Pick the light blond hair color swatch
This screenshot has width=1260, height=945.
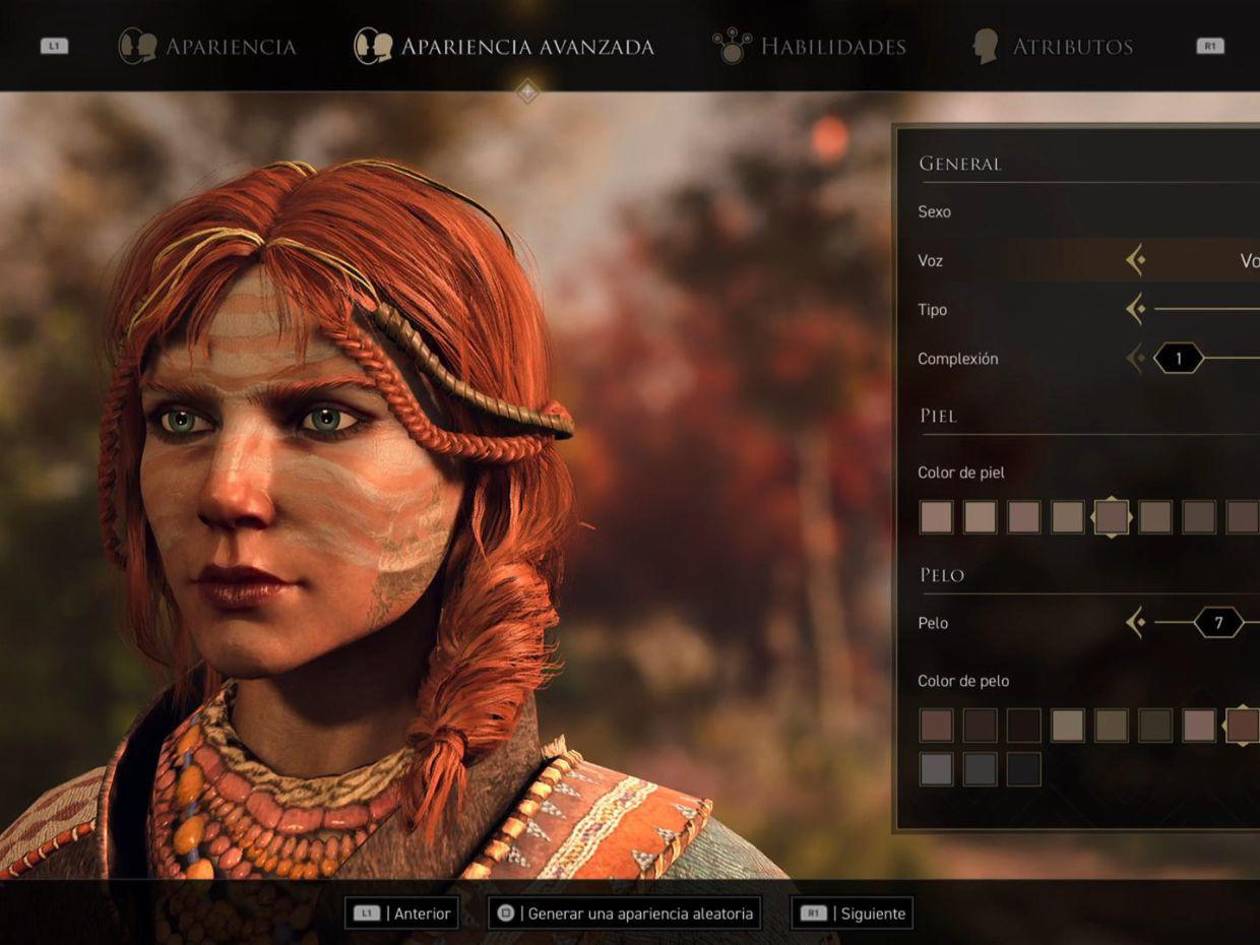pos(1067,725)
